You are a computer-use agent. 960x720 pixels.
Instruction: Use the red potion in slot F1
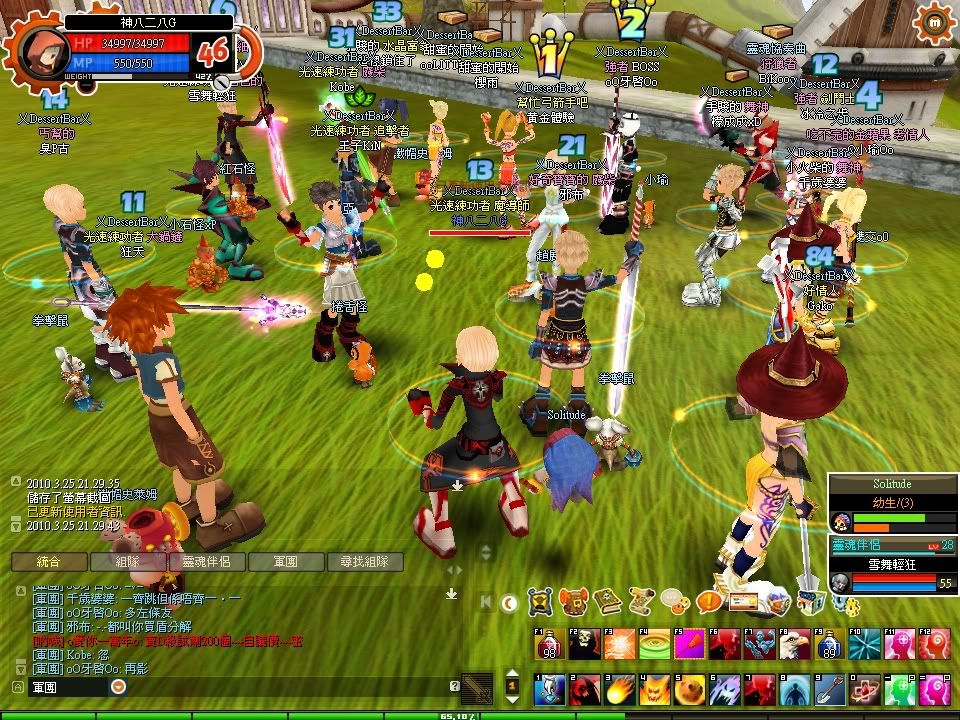(549, 644)
